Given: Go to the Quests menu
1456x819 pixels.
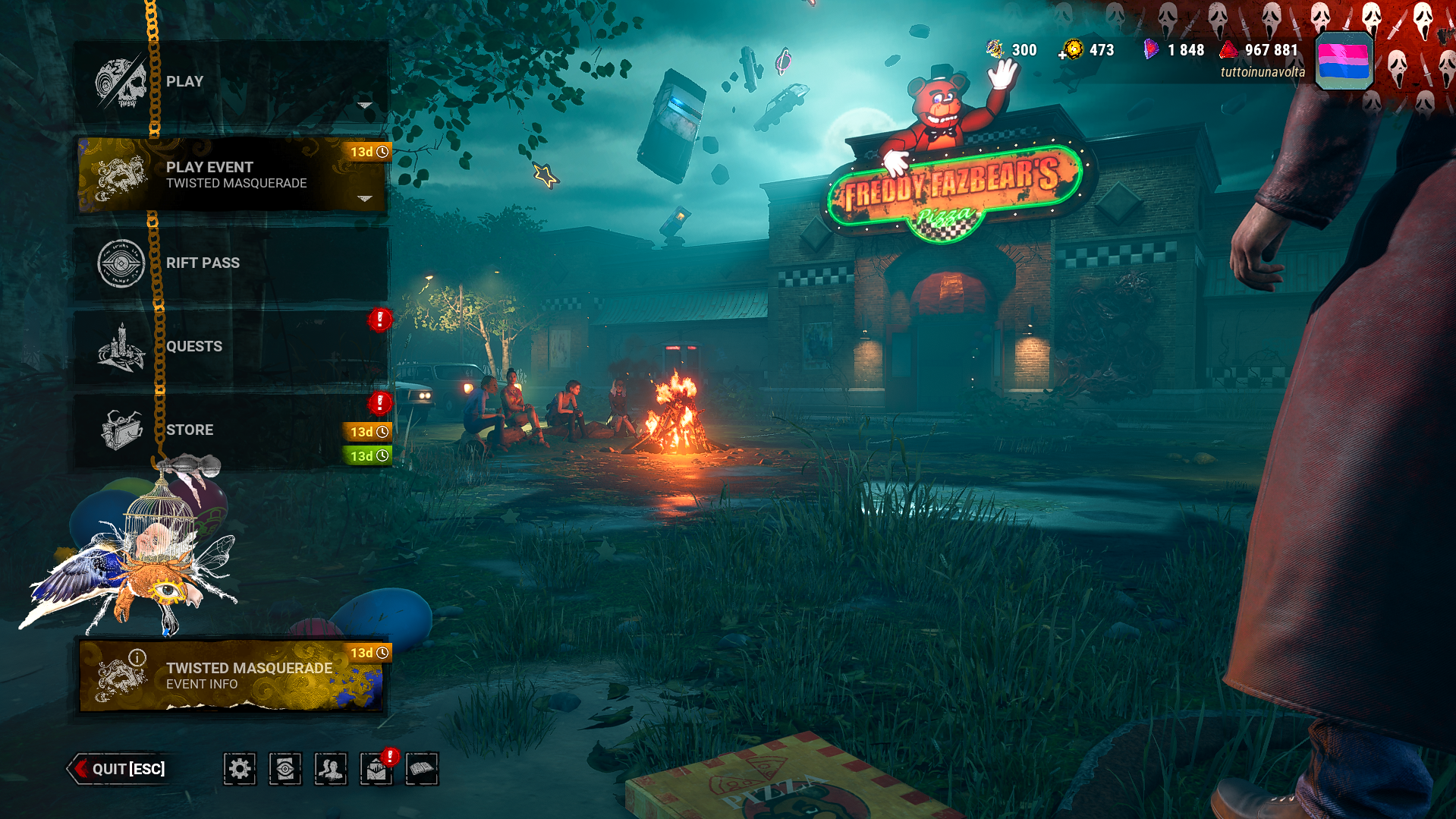Looking at the screenshot, I should [x=231, y=346].
